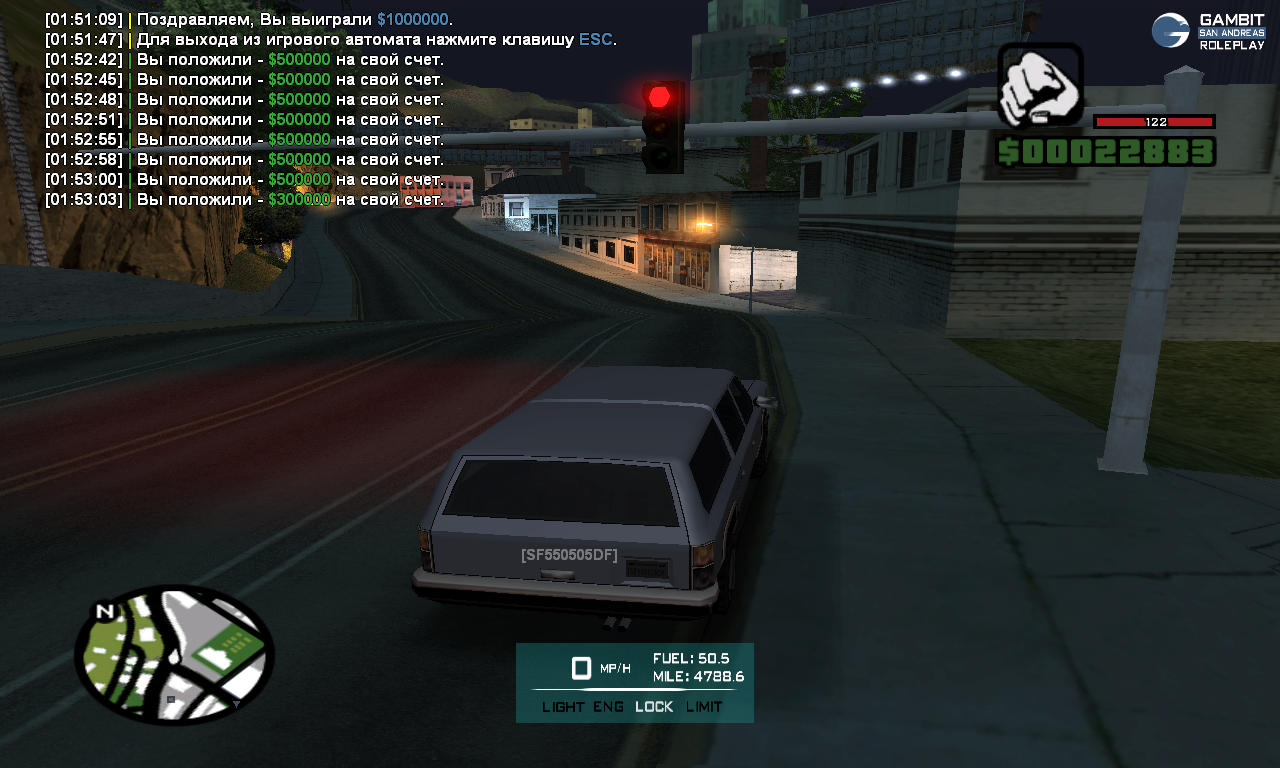Toggle the ENG engine indicator
This screenshot has height=768, width=1280.
coord(608,707)
